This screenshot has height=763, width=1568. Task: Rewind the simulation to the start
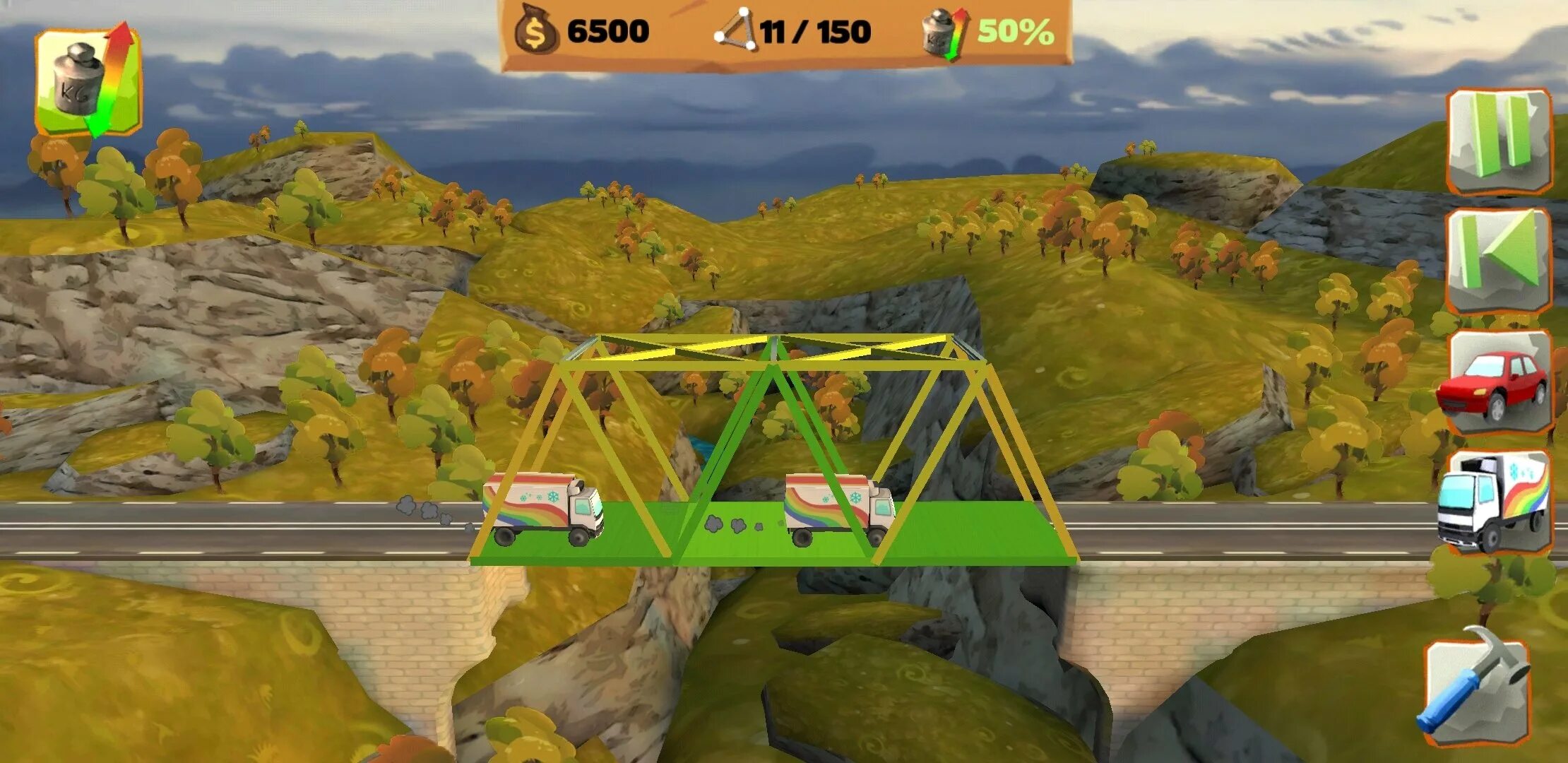point(1499,260)
